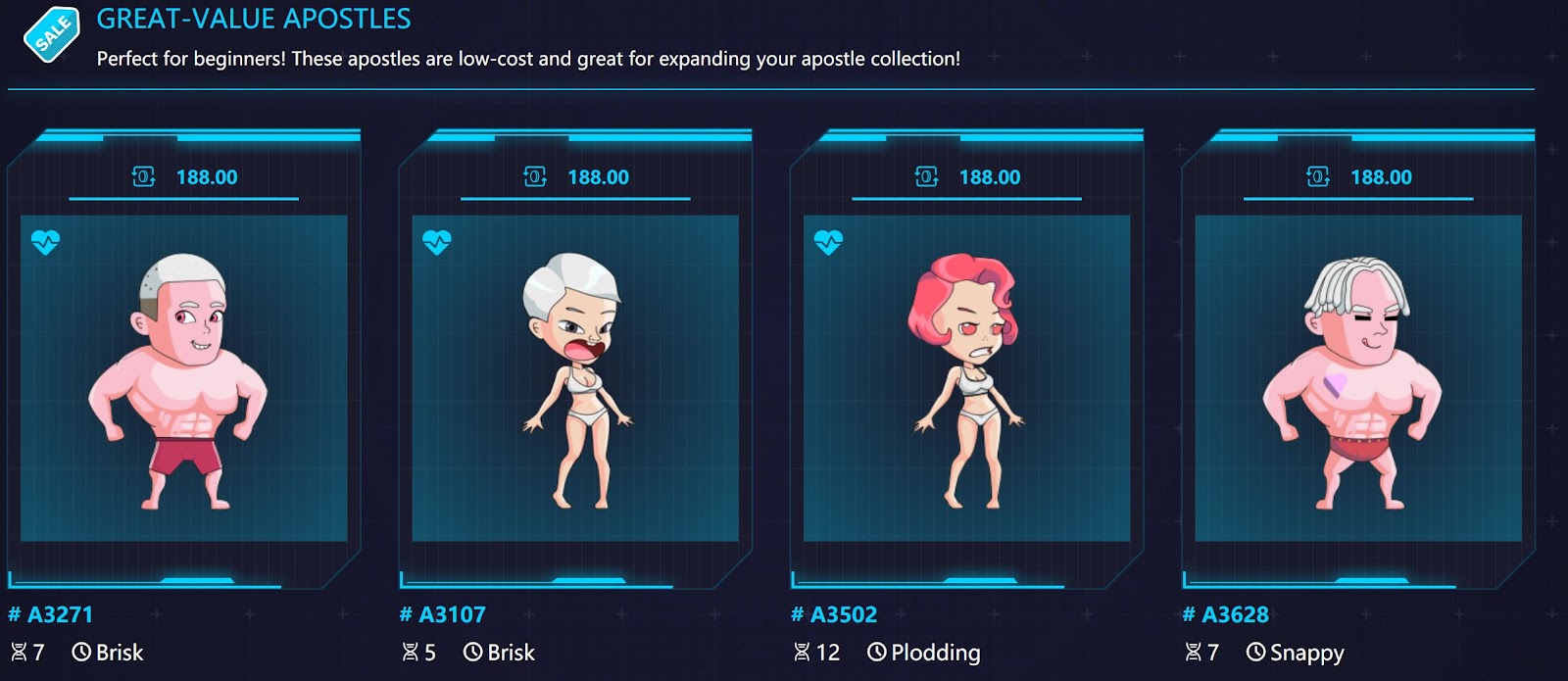
Task: Pick the Snappy apostle A3628 card
Action: point(1358,377)
